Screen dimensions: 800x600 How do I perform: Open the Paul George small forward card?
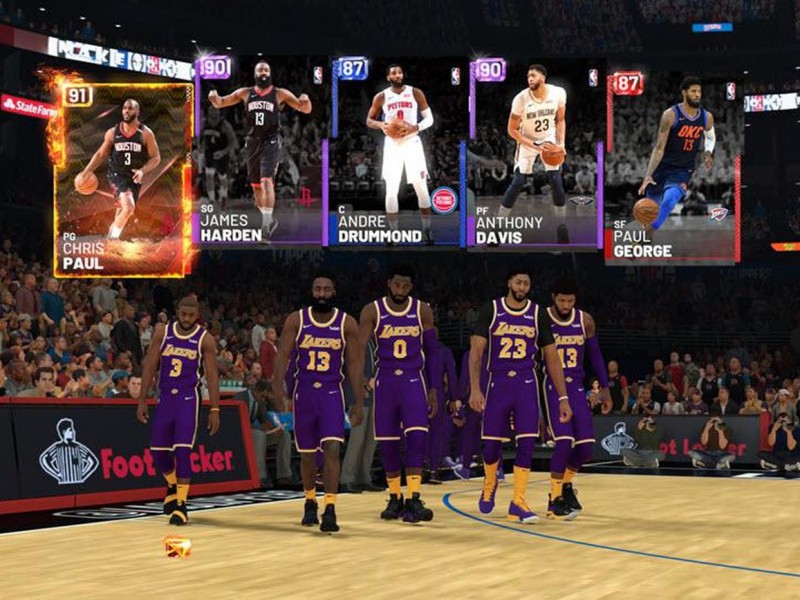[671, 167]
